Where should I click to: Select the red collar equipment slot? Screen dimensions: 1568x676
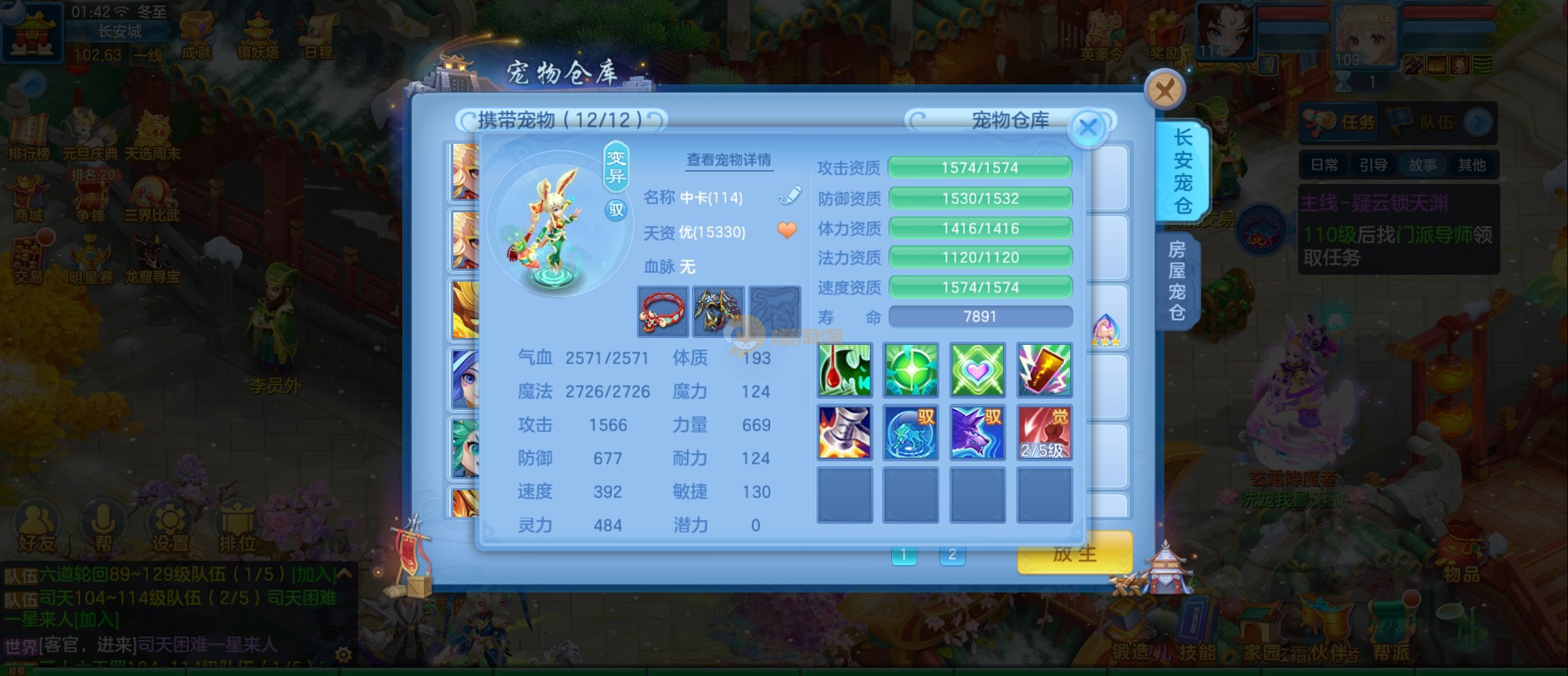tap(663, 311)
